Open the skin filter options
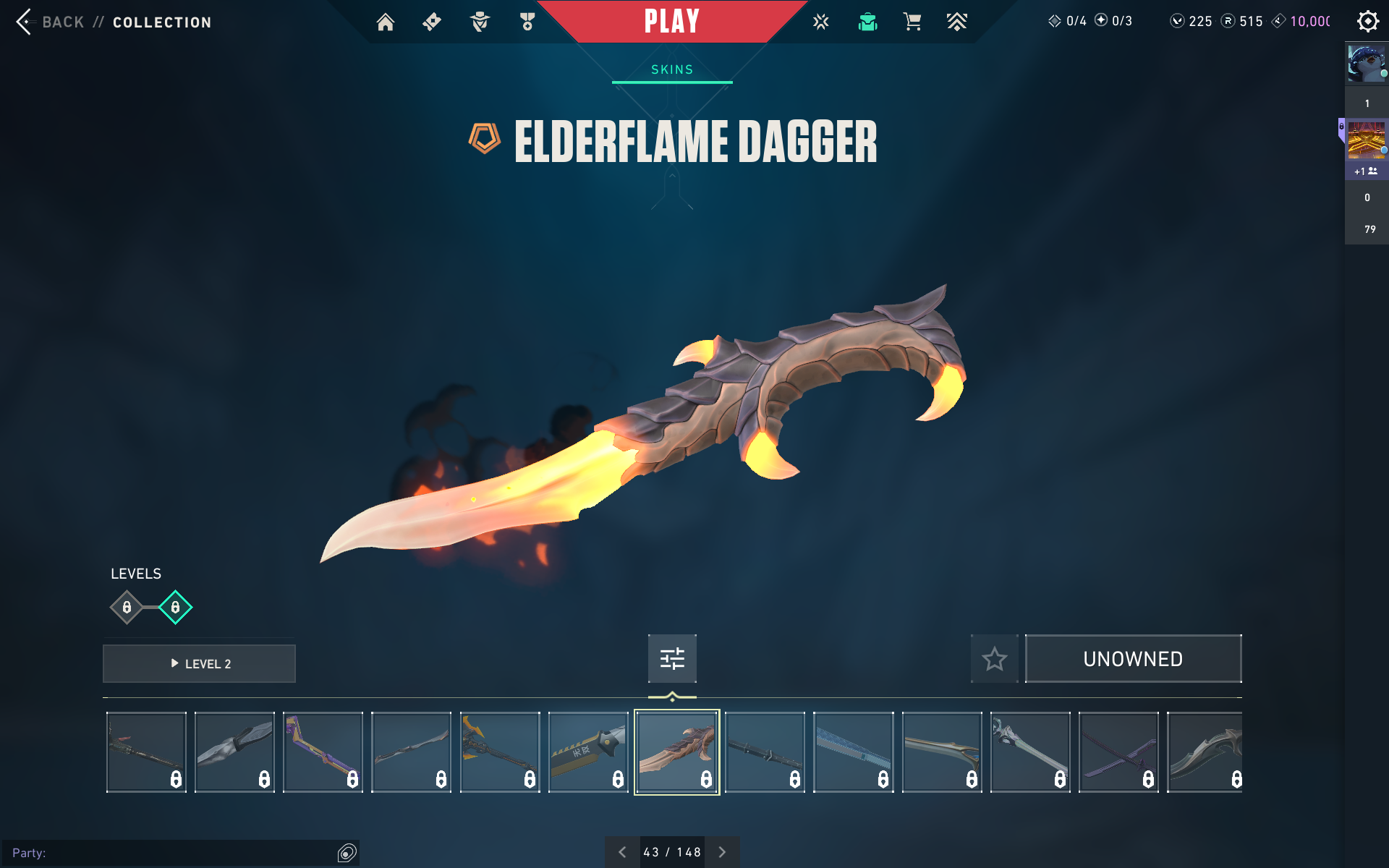This screenshot has height=868, width=1389. pyautogui.click(x=672, y=658)
